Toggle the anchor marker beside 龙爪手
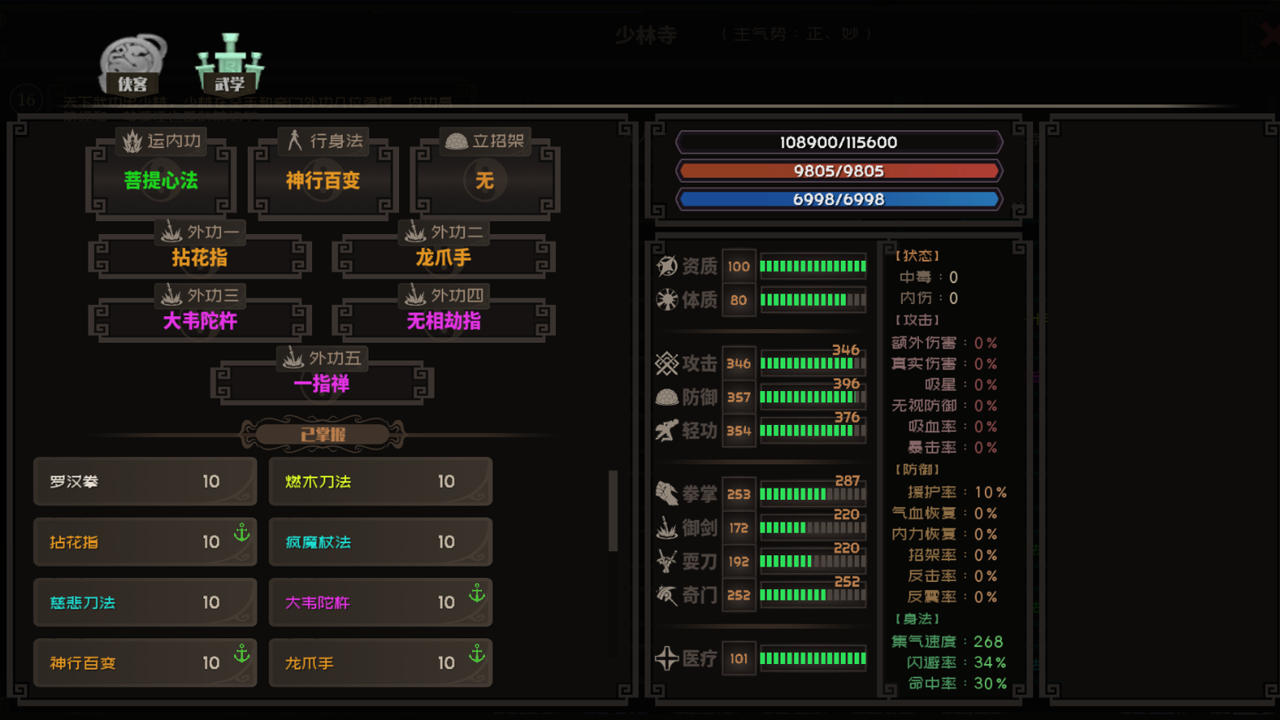 click(477, 655)
